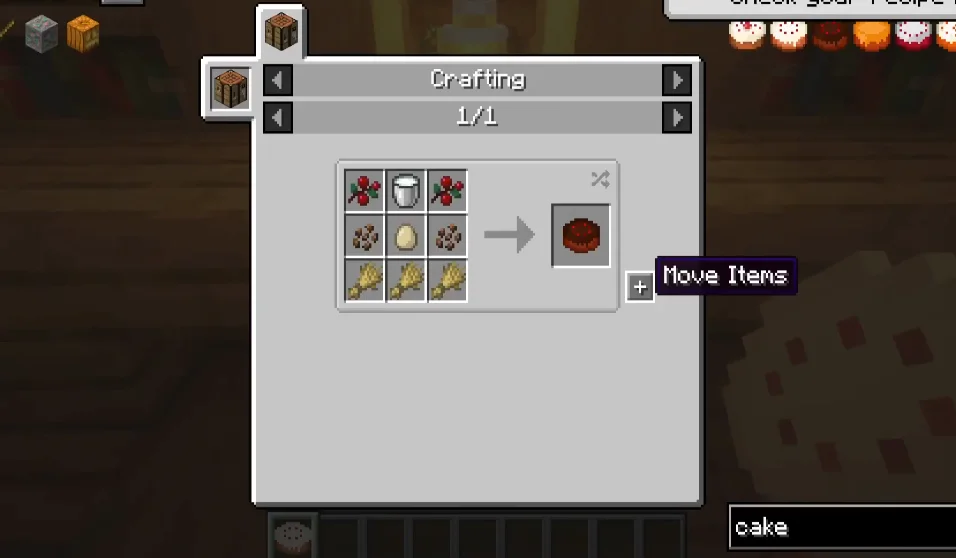
Task: Select the crafting table tab above the panel
Action: tap(281, 33)
